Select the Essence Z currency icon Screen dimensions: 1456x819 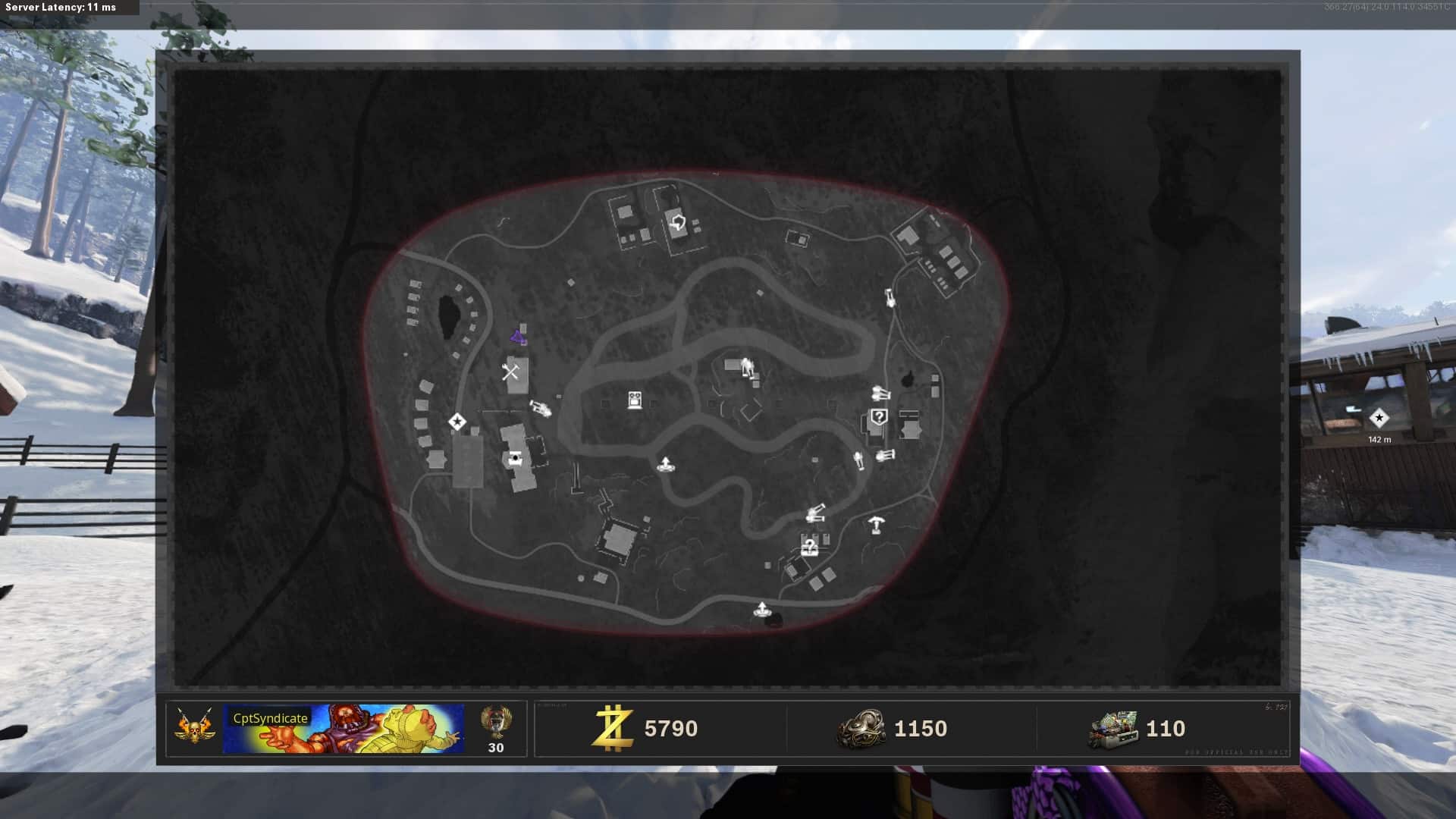[x=613, y=729]
